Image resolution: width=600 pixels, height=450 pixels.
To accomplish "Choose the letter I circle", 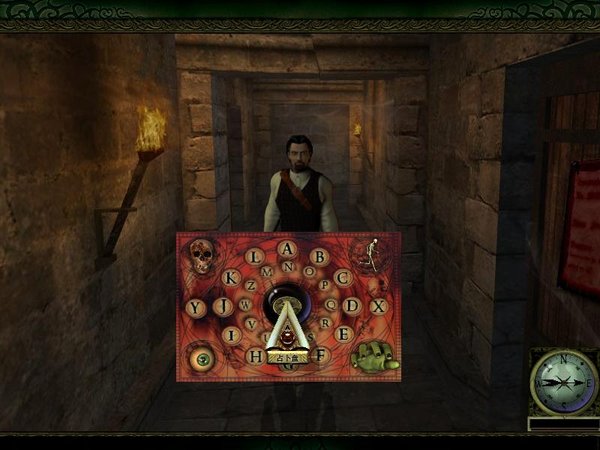I will [x=232, y=334].
